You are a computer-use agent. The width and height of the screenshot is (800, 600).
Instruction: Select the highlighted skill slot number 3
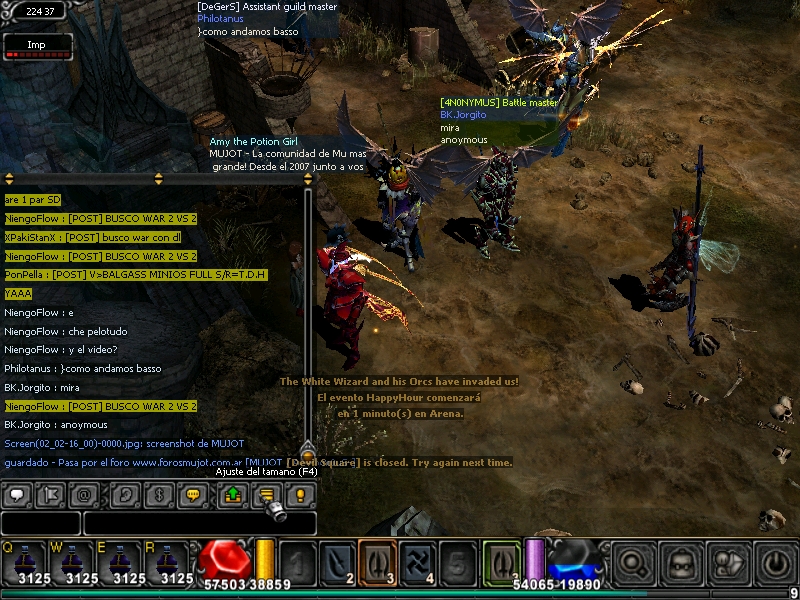click(378, 562)
